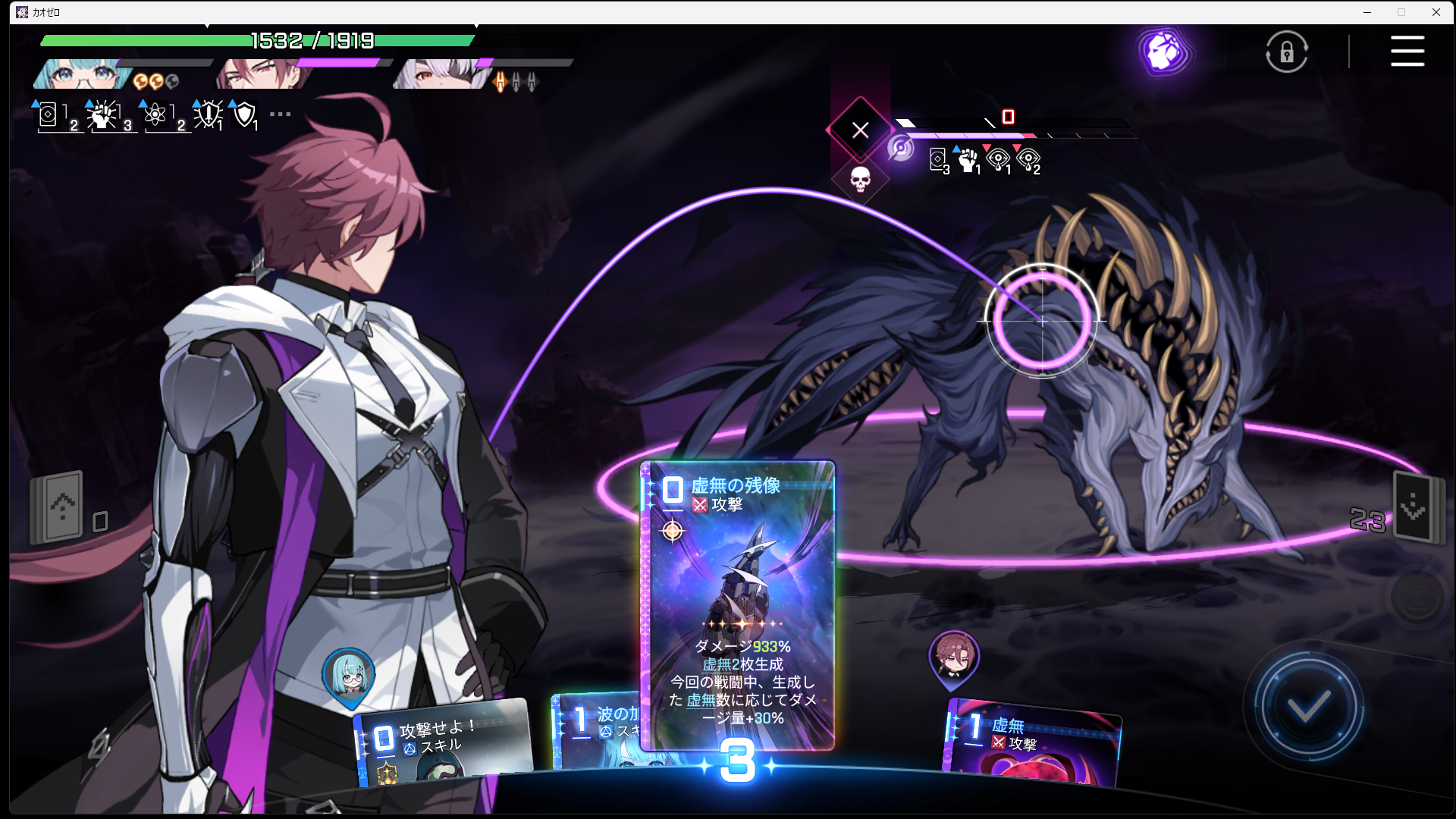Toggle the lock icon button
Viewport: 1456px width, 819px height.
click(1287, 52)
